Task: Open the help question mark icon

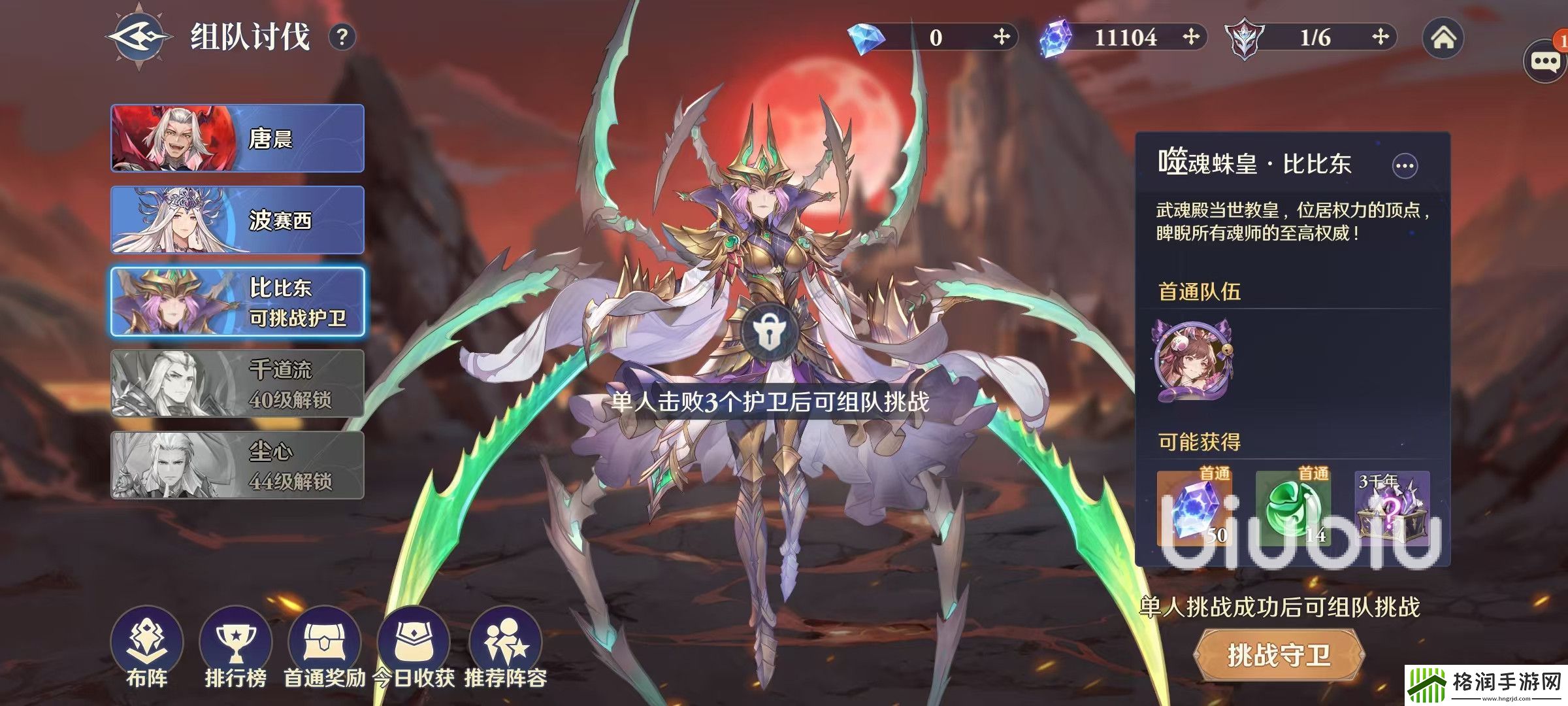Action: tap(342, 37)
